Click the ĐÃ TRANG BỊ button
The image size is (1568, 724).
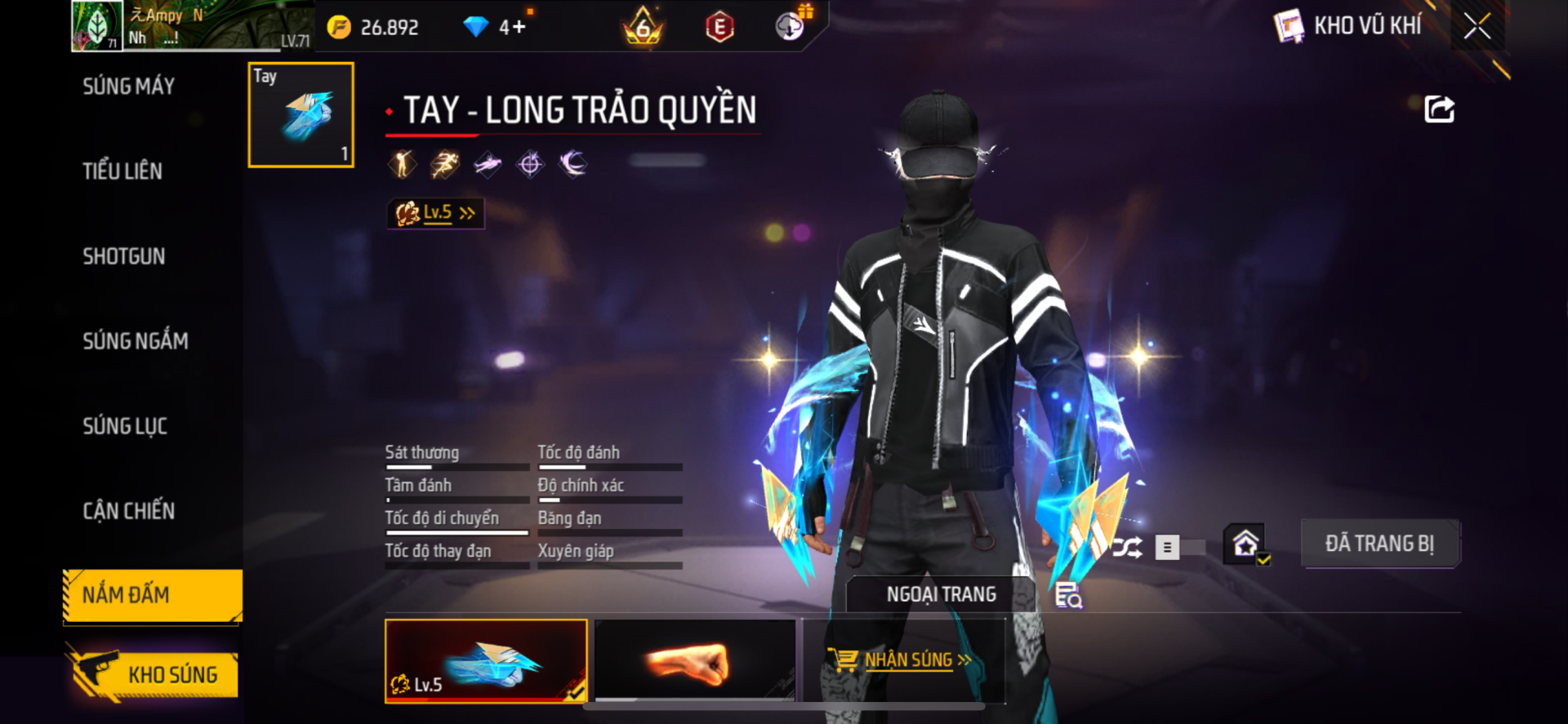tap(1379, 544)
